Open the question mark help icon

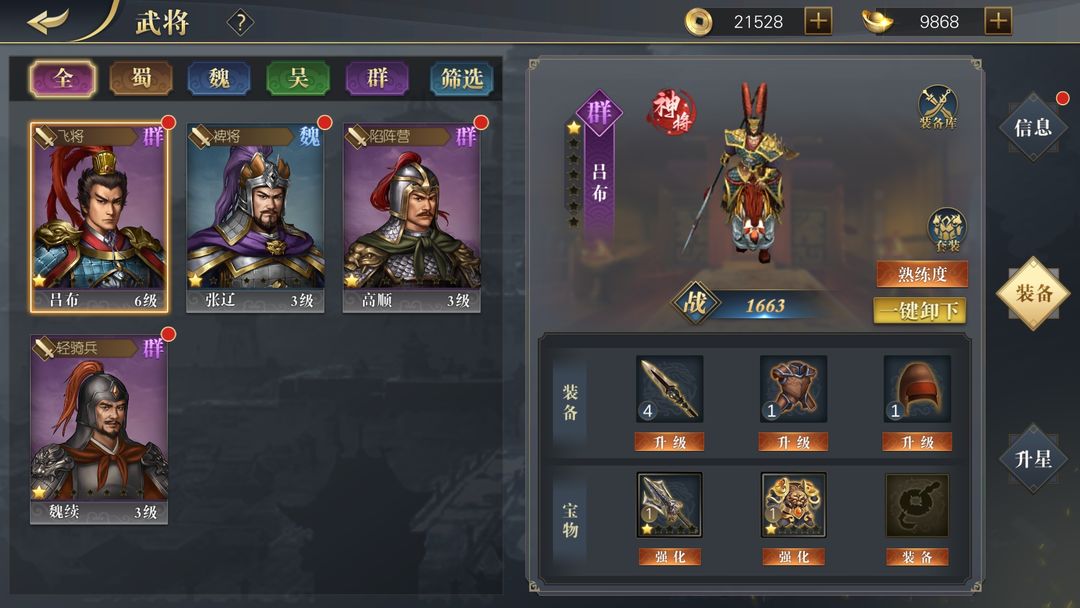(240, 22)
